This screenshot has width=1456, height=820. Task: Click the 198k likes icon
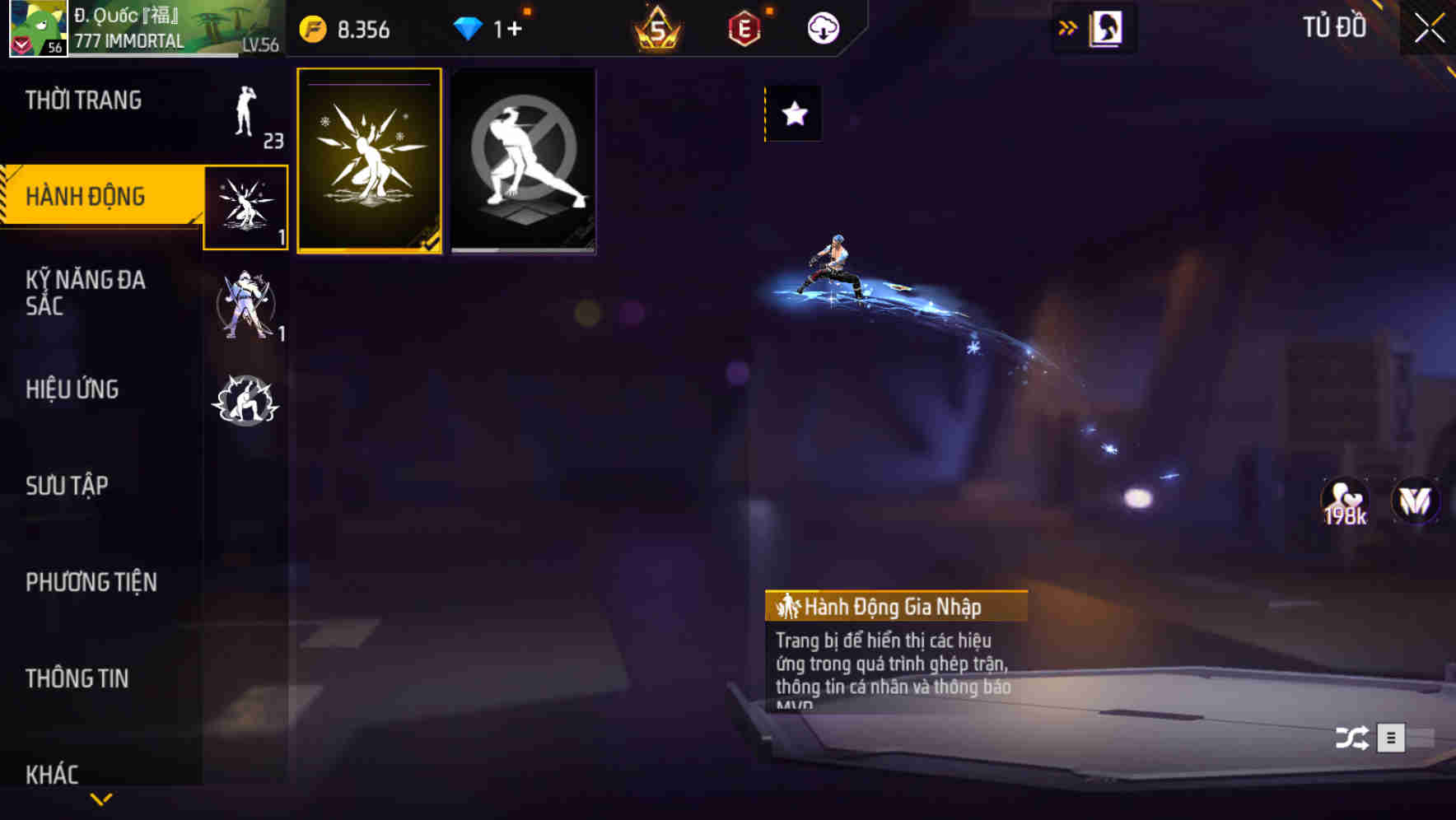coord(1344,501)
